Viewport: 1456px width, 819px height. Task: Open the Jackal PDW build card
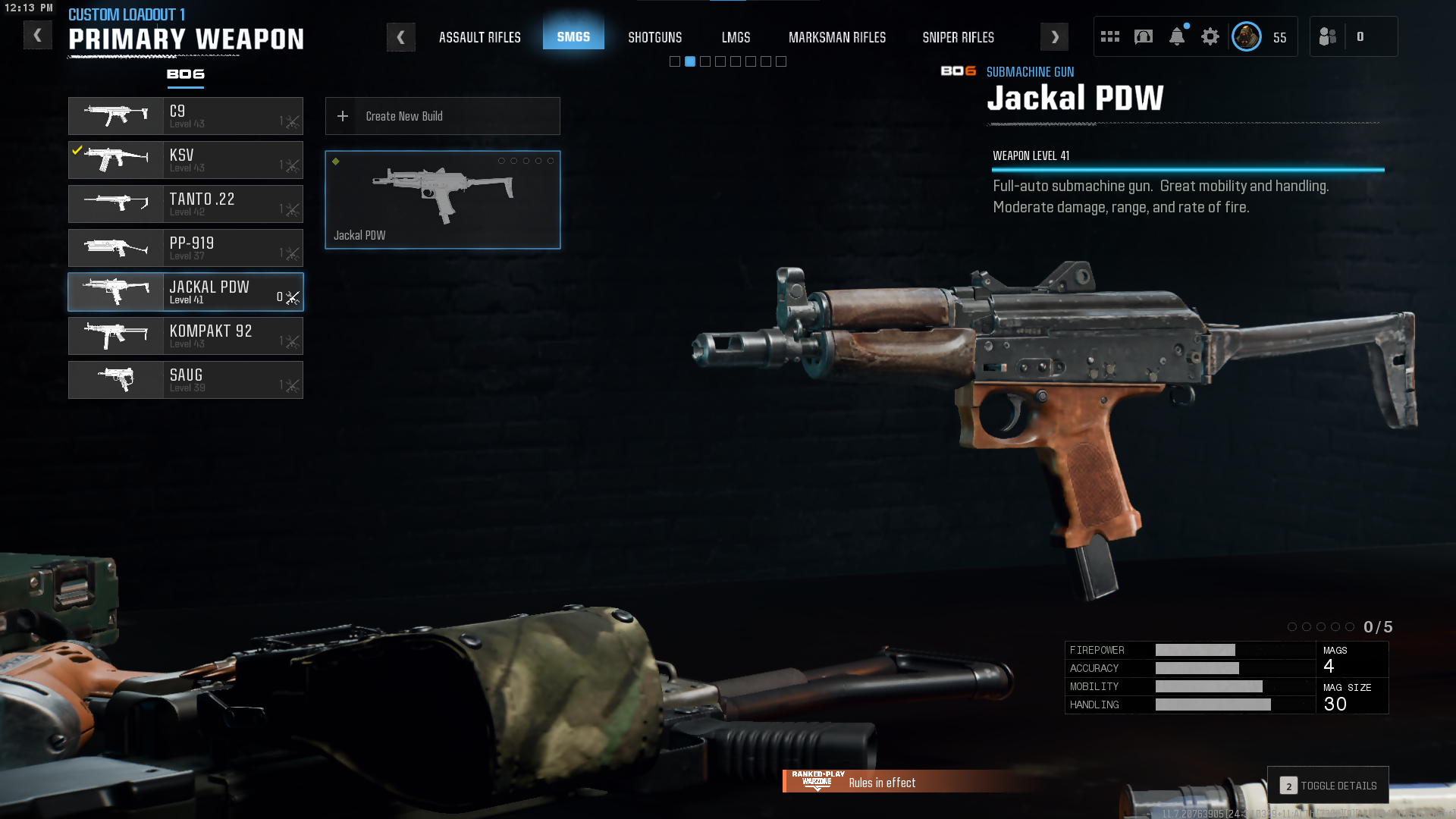(442, 199)
